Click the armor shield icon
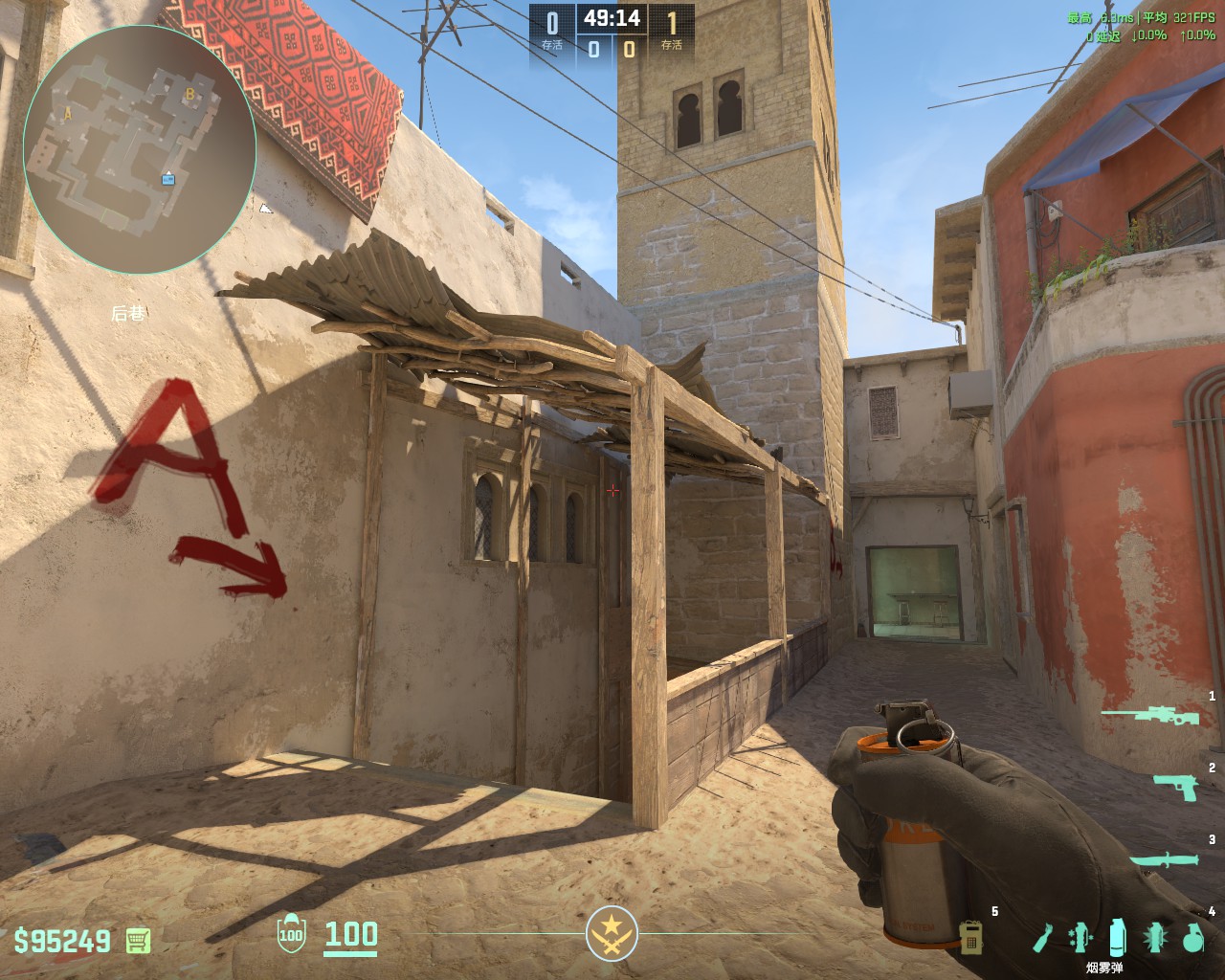1225x980 pixels. point(290,934)
